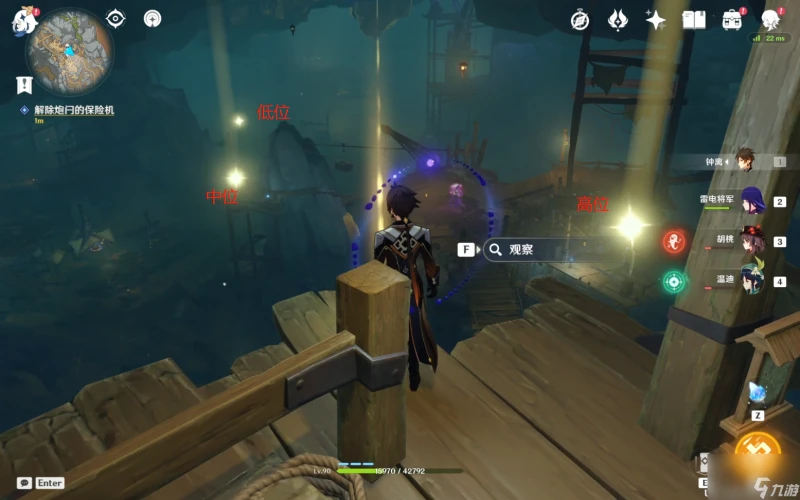Viewport: 800px width, 500px height.
Task: Open the circular minimap
Action: click(69, 50)
